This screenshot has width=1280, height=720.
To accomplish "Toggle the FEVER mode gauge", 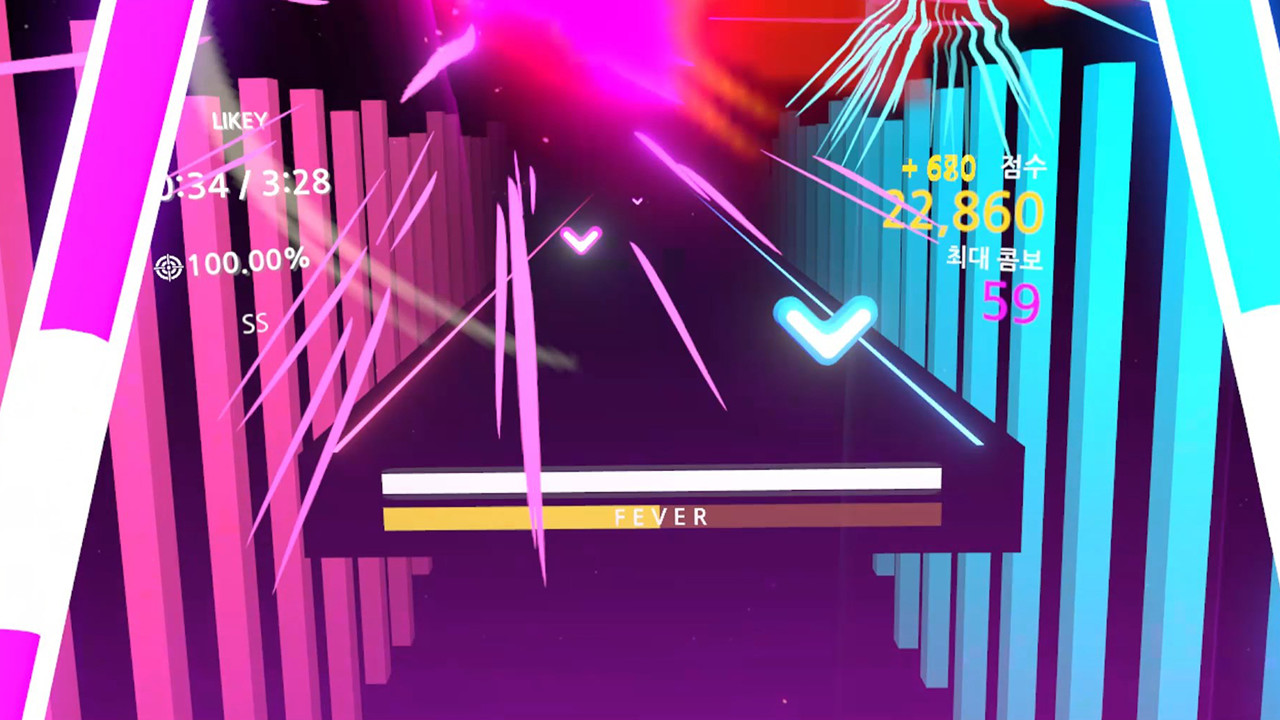I will coord(661,517).
